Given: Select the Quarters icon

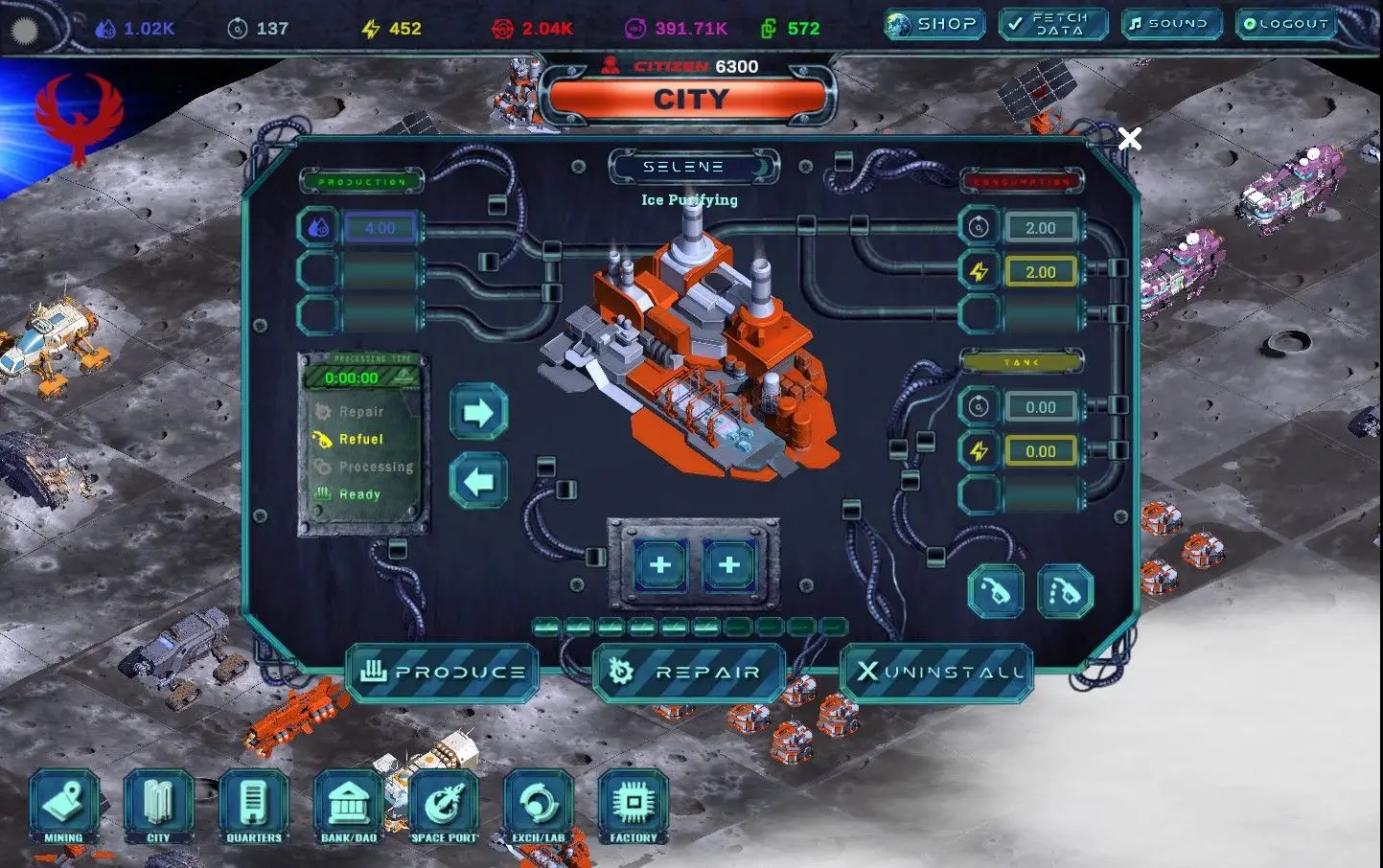Looking at the screenshot, I should (253, 808).
